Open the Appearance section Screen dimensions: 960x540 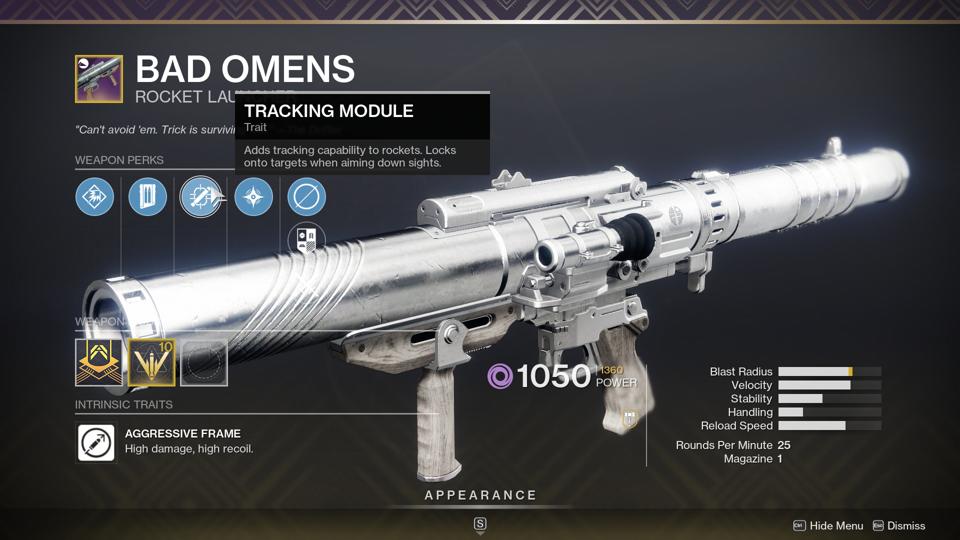[x=480, y=495]
